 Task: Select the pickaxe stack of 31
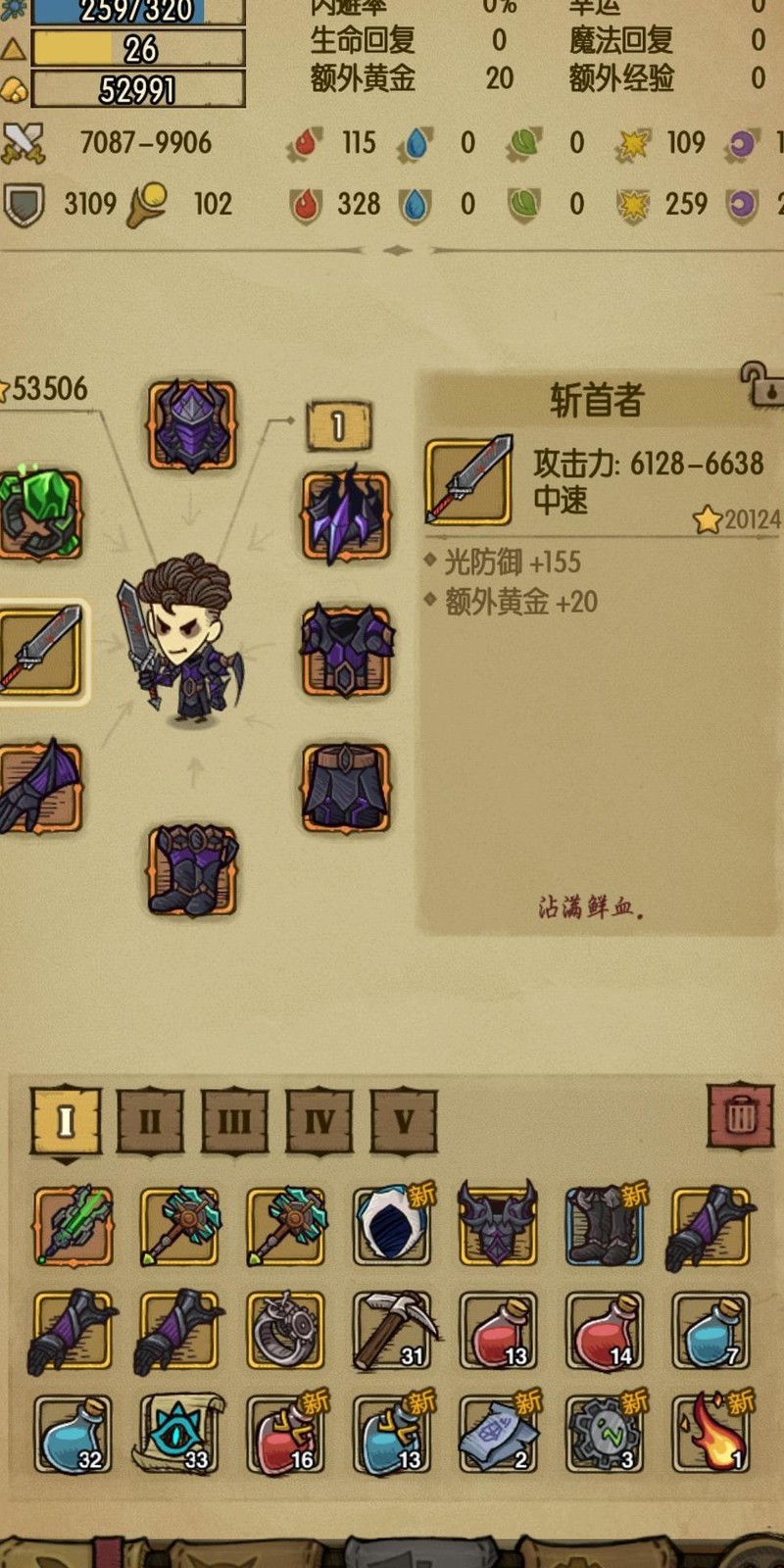point(392,1331)
